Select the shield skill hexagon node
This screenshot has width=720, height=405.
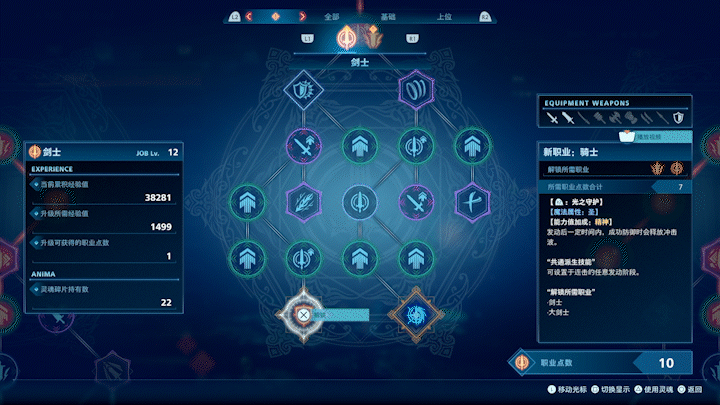(302, 90)
